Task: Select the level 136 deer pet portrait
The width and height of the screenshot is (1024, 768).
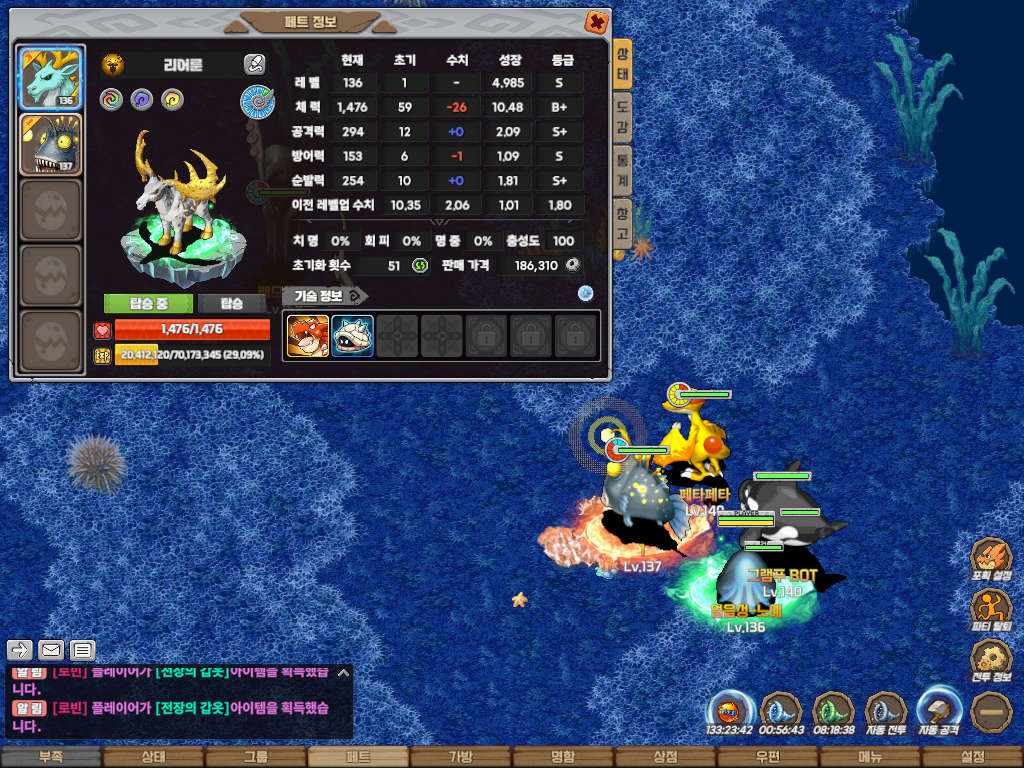Action: click(51, 77)
